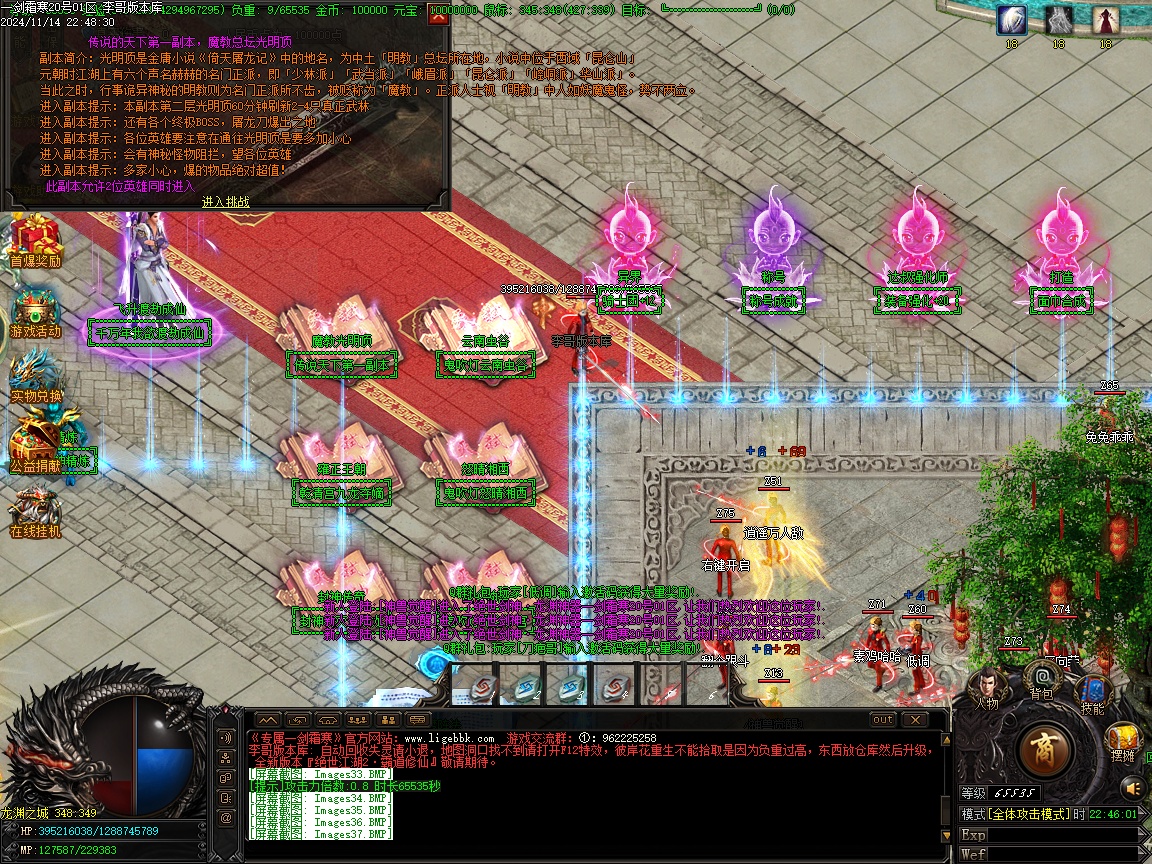Open the 游戏活动 game events icon
The width and height of the screenshot is (1152, 864).
[x=35, y=310]
